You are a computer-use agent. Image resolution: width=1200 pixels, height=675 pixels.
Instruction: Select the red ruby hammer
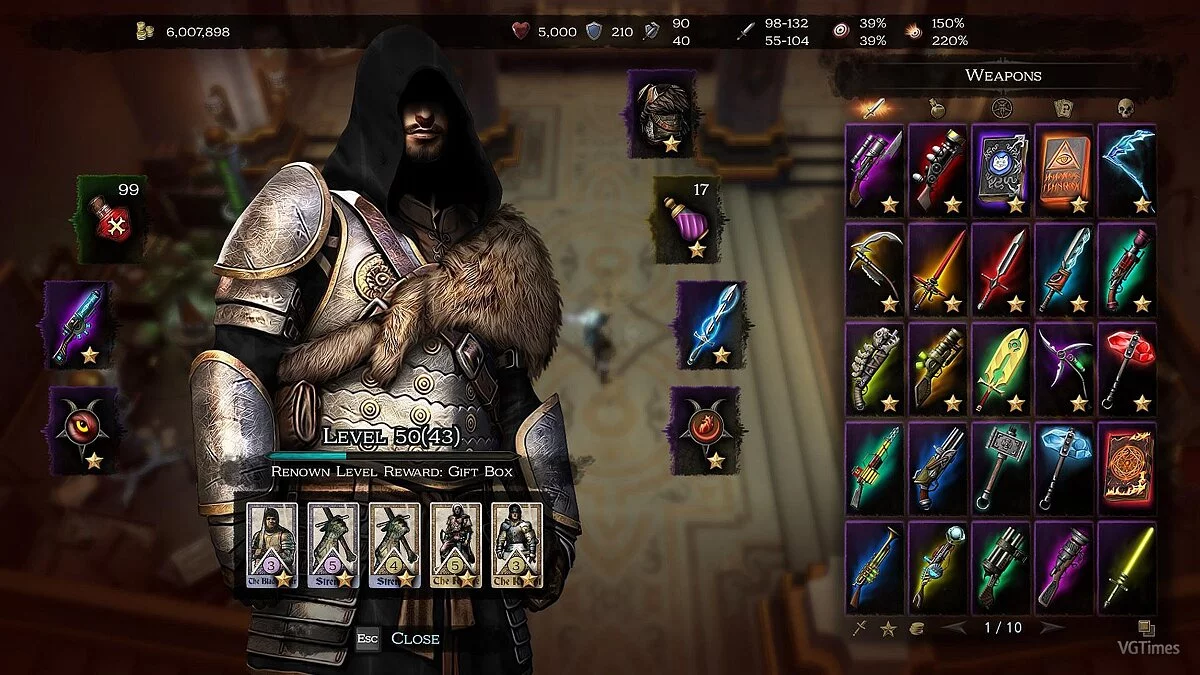tap(1127, 367)
